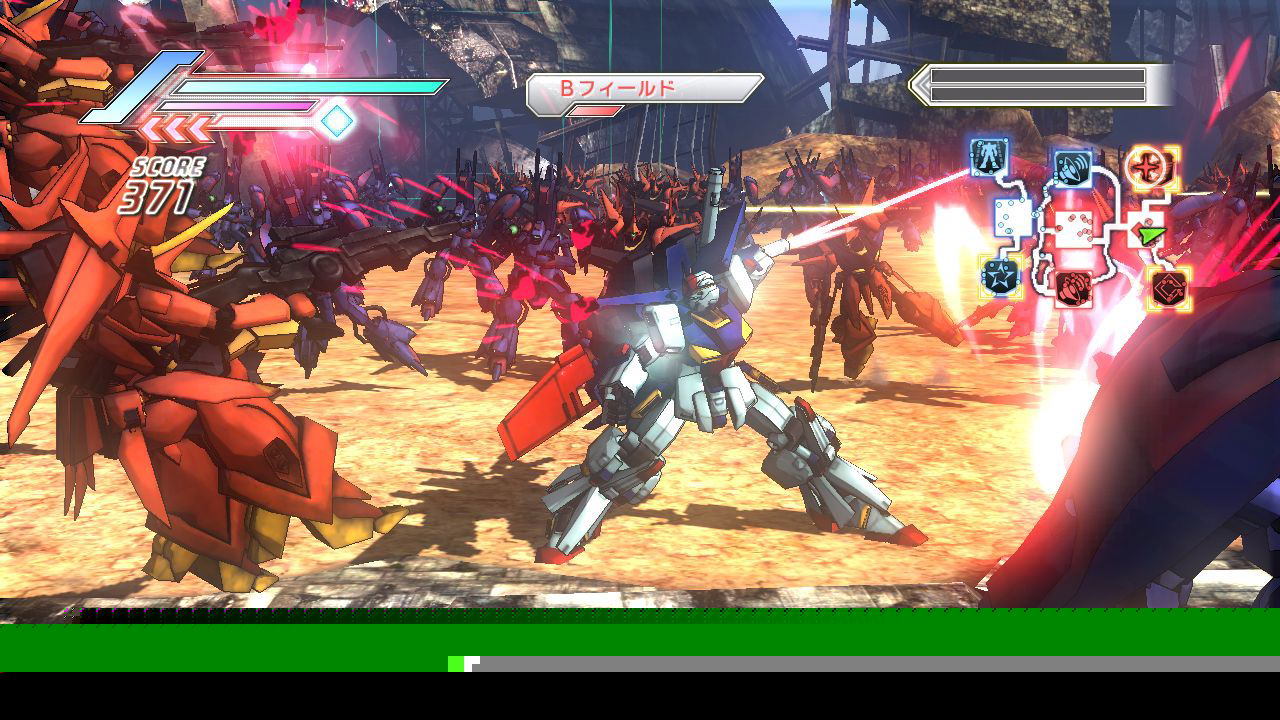
Task: Select the blue mobile suit field on minimap
Action: tap(989, 157)
